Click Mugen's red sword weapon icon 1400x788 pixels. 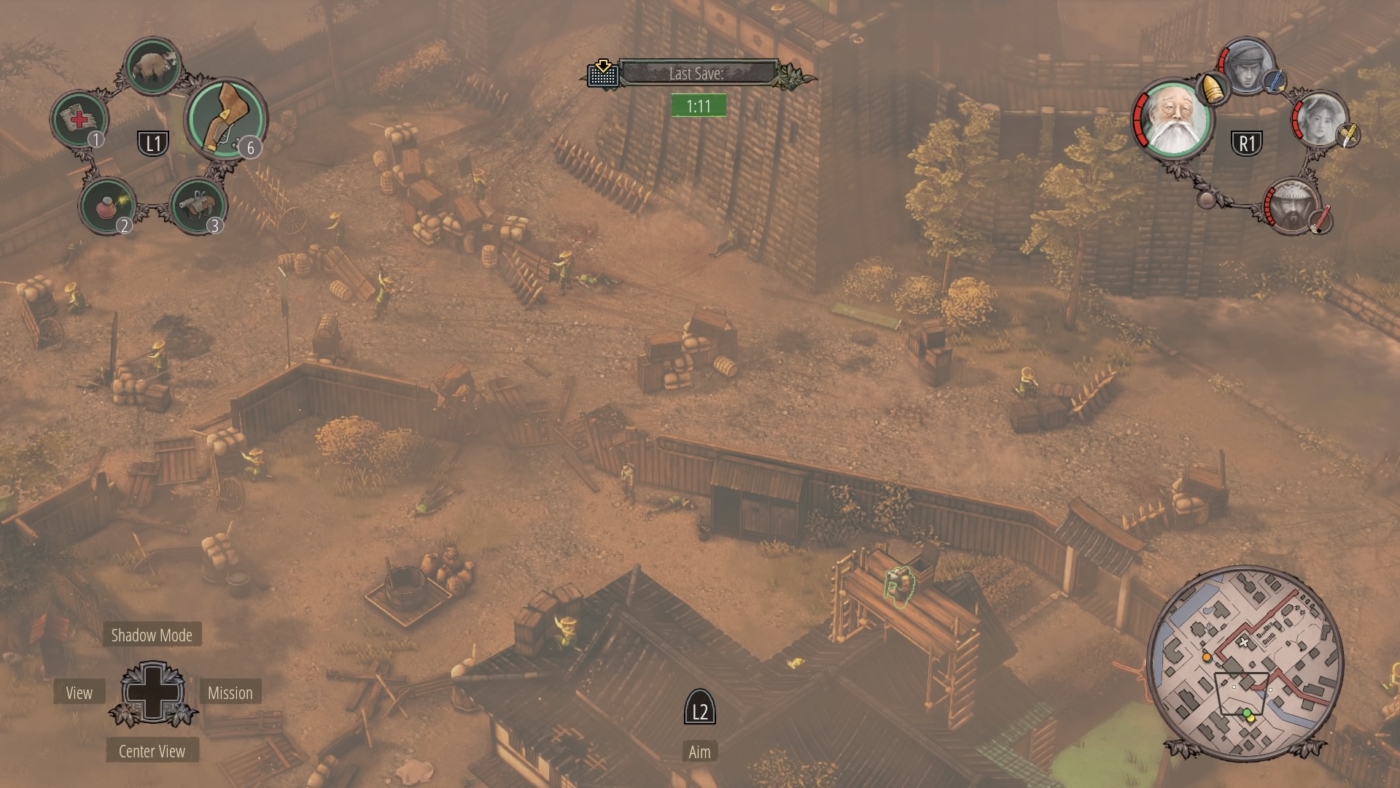click(x=1320, y=220)
